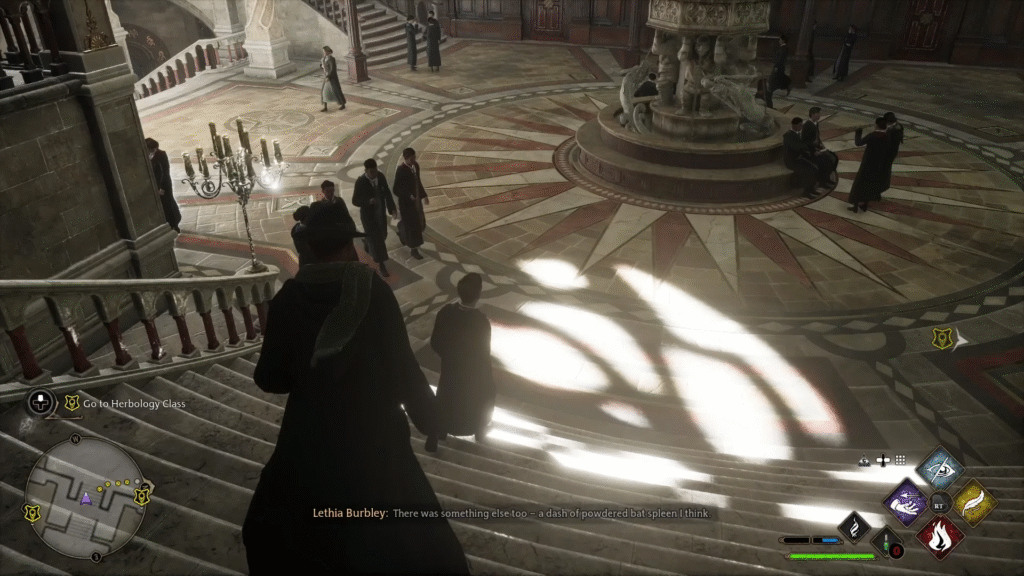Select the Disillusionment eye spell slot
This screenshot has height=576, width=1024.
940,467
